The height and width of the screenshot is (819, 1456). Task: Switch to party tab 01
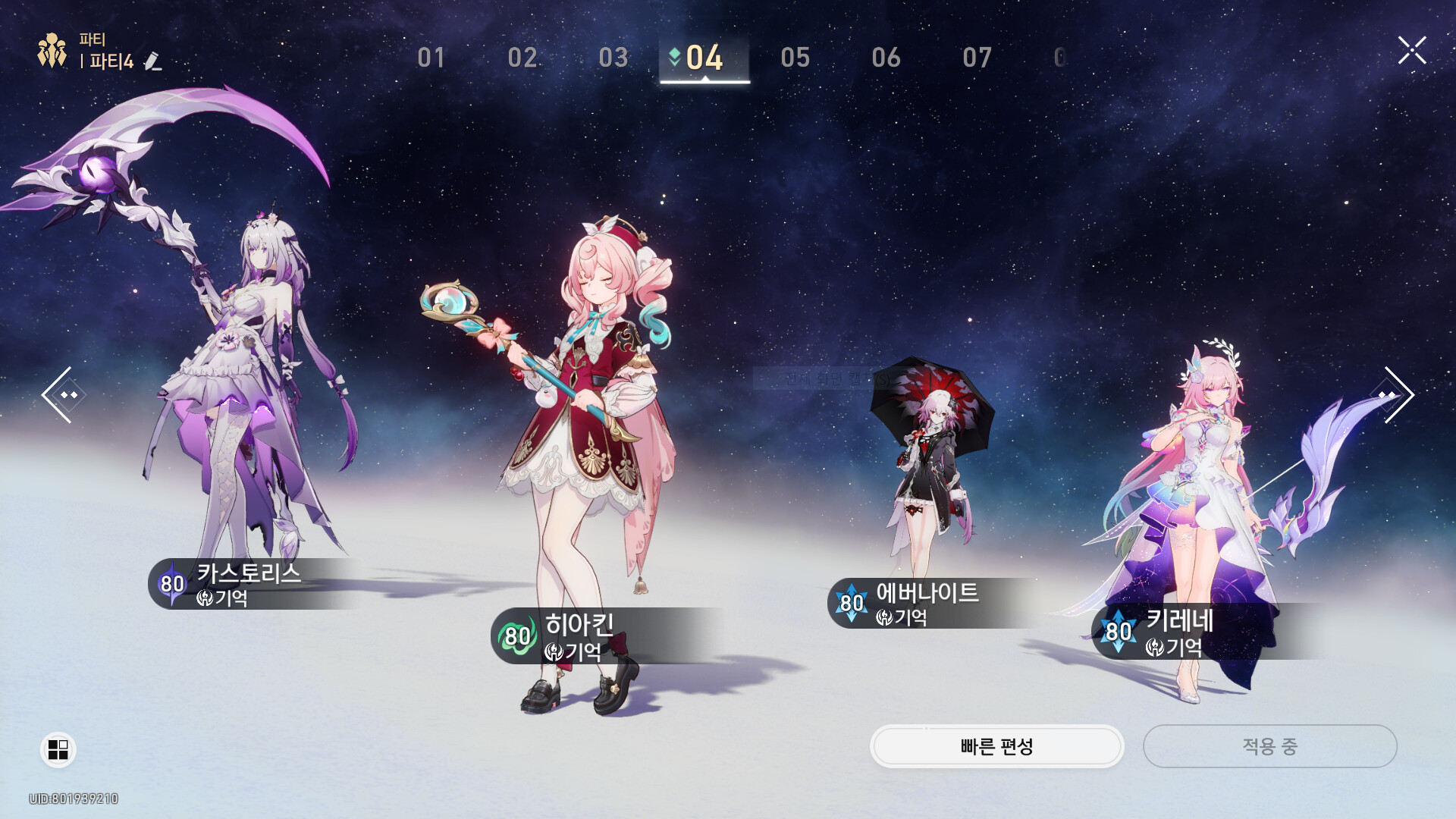[431, 58]
